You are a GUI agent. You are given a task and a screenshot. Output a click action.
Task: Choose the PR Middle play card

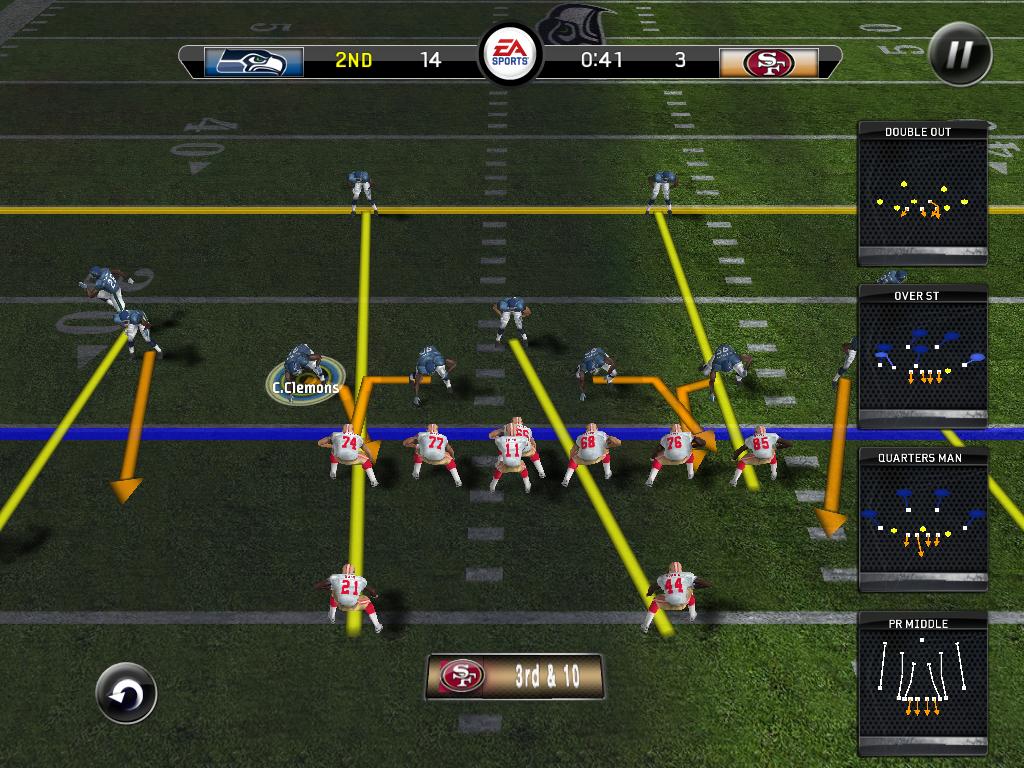point(922,684)
